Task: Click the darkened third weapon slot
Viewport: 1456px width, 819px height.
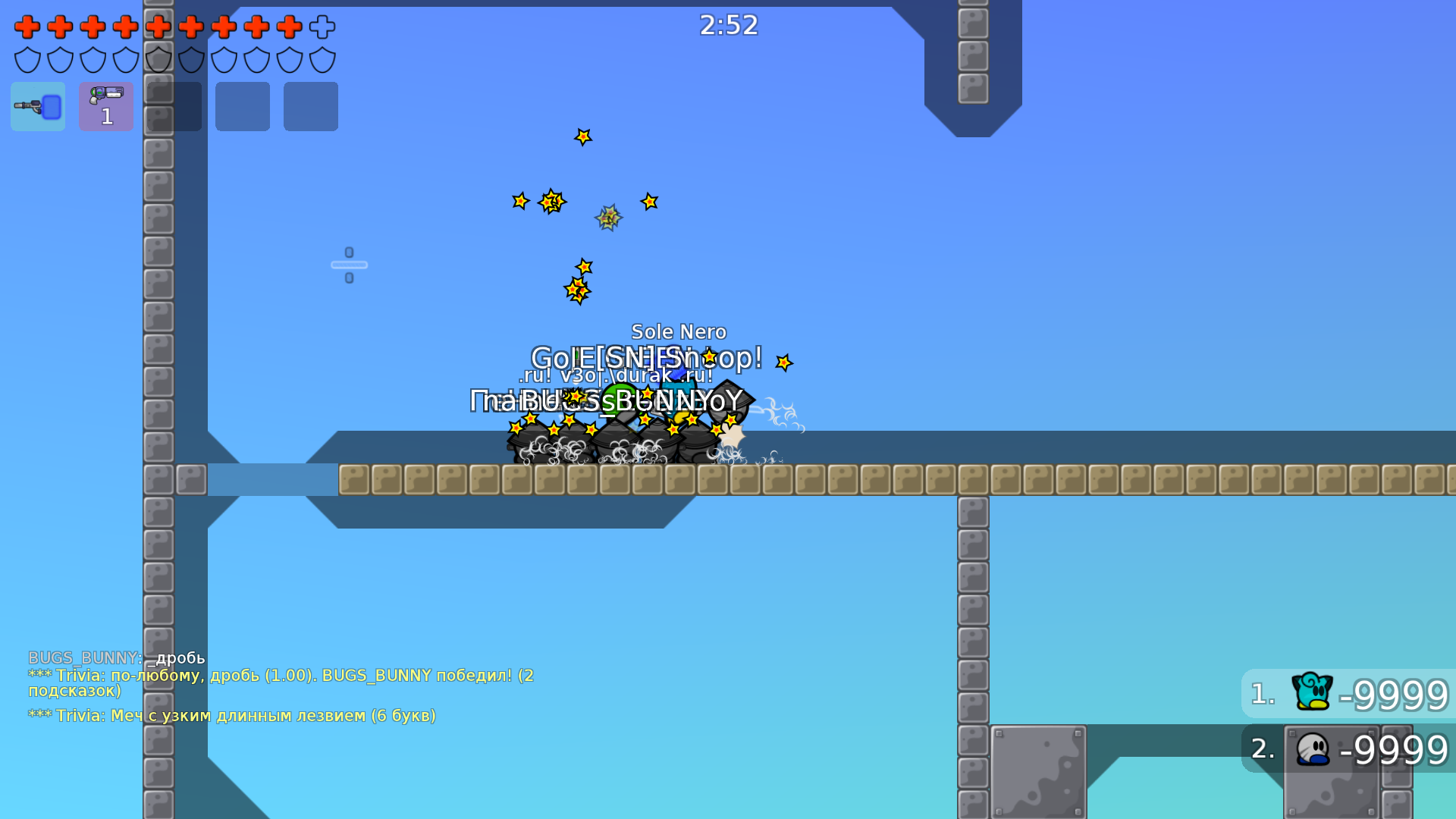Action: [x=174, y=106]
